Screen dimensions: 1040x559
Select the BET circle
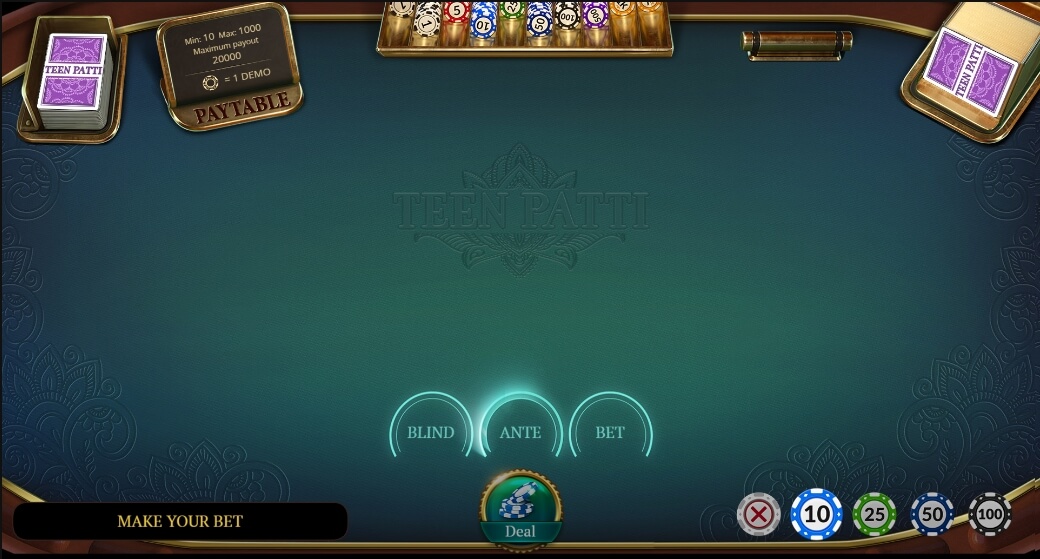click(610, 433)
